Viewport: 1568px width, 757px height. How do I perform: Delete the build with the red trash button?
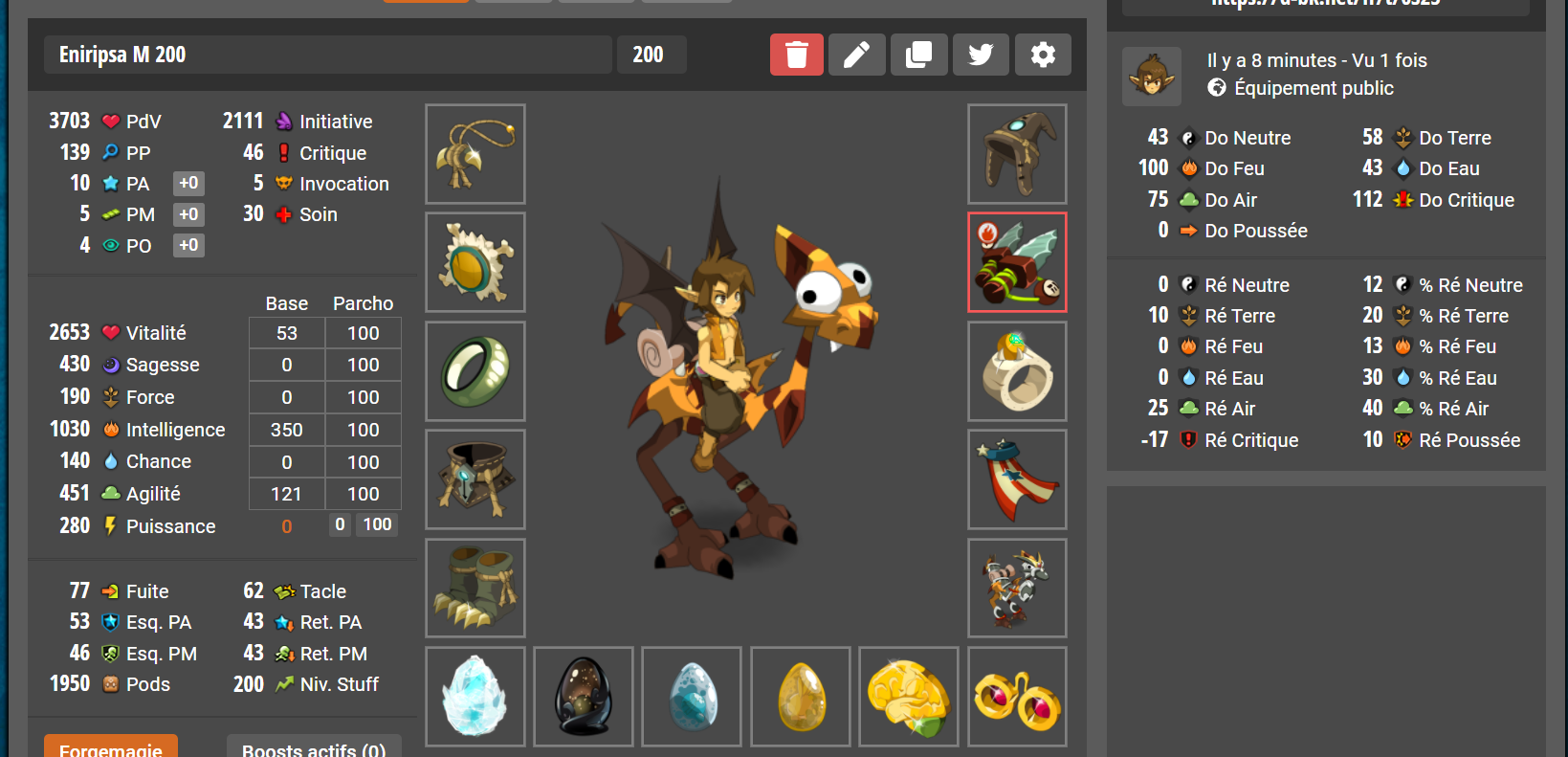tap(796, 55)
